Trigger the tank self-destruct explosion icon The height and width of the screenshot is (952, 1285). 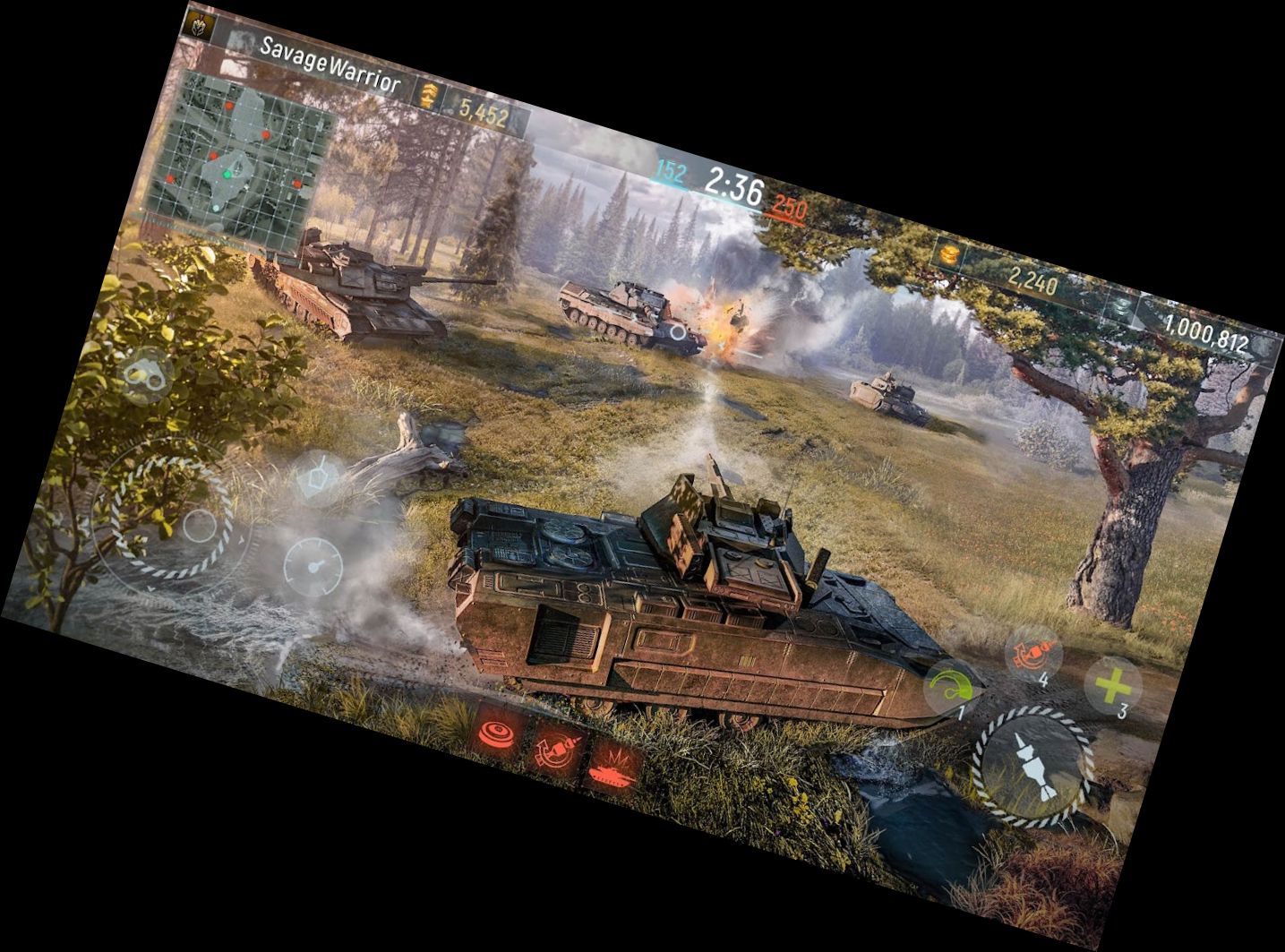pyautogui.click(x=613, y=771)
